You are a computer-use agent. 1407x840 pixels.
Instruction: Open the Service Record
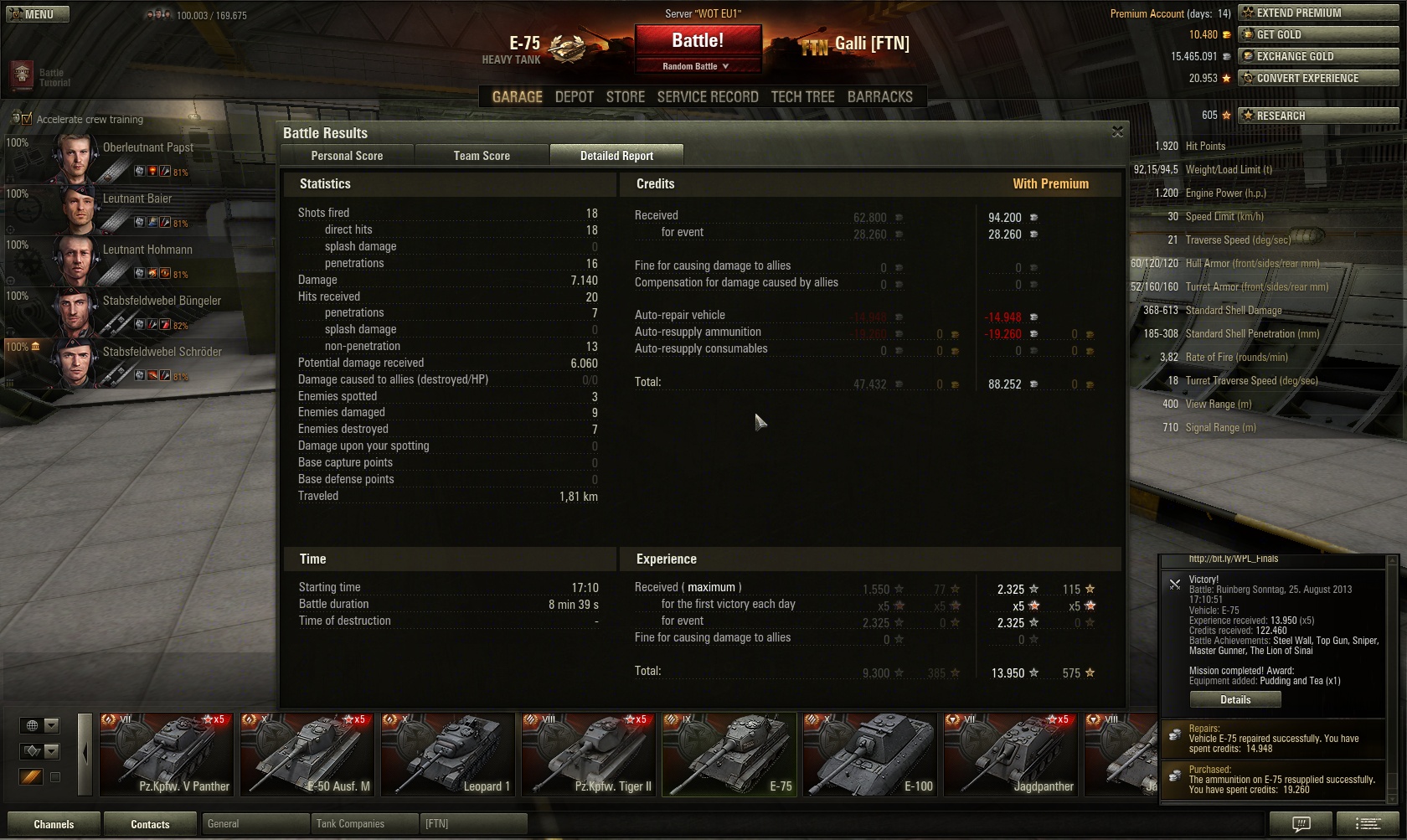click(708, 97)
